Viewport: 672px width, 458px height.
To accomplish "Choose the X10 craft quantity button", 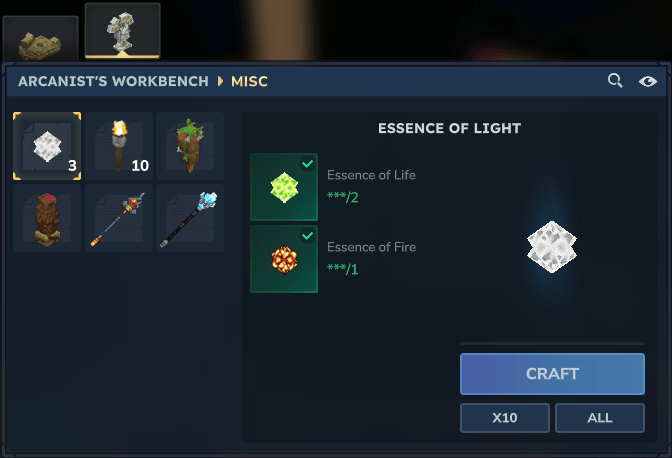I will coord(504,417).
